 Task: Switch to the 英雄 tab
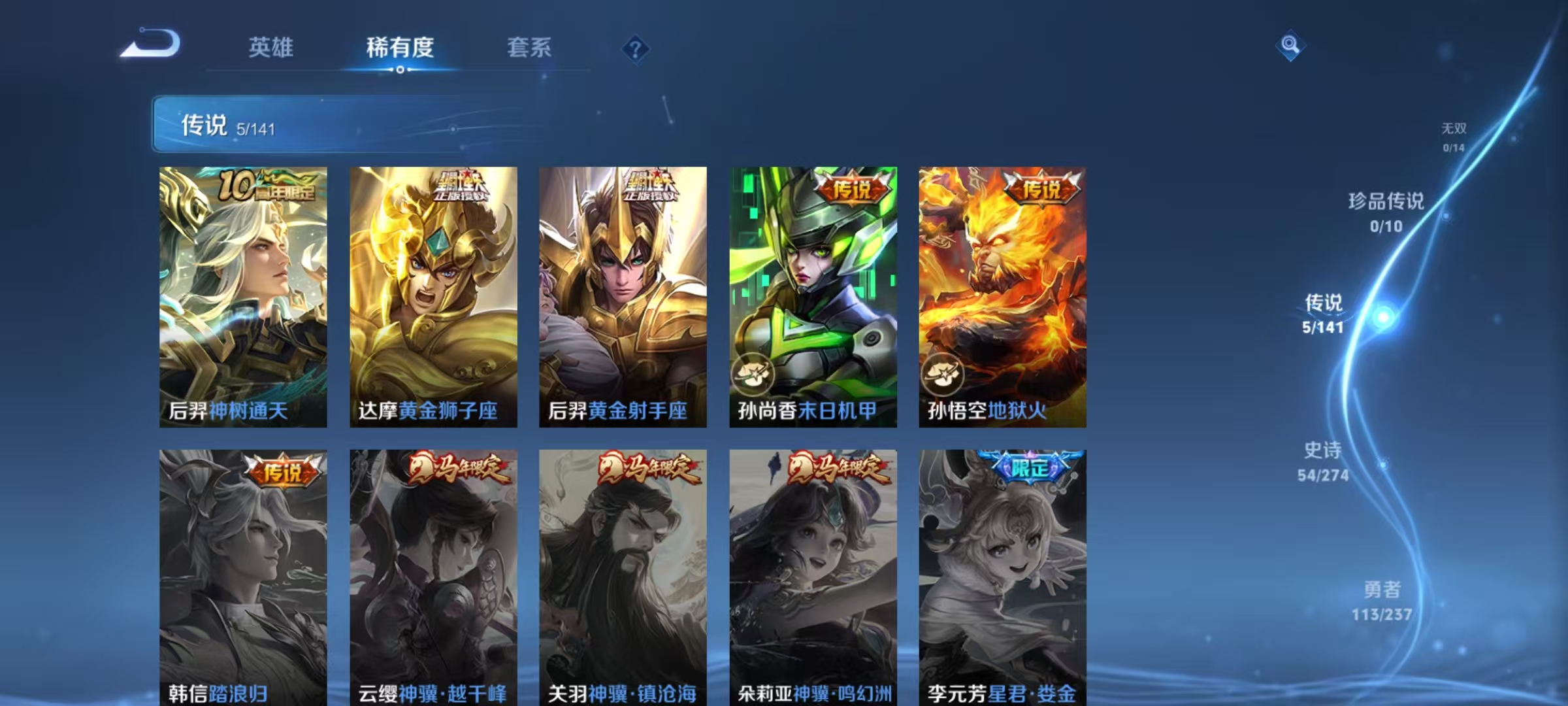click(x=272, y=47)
